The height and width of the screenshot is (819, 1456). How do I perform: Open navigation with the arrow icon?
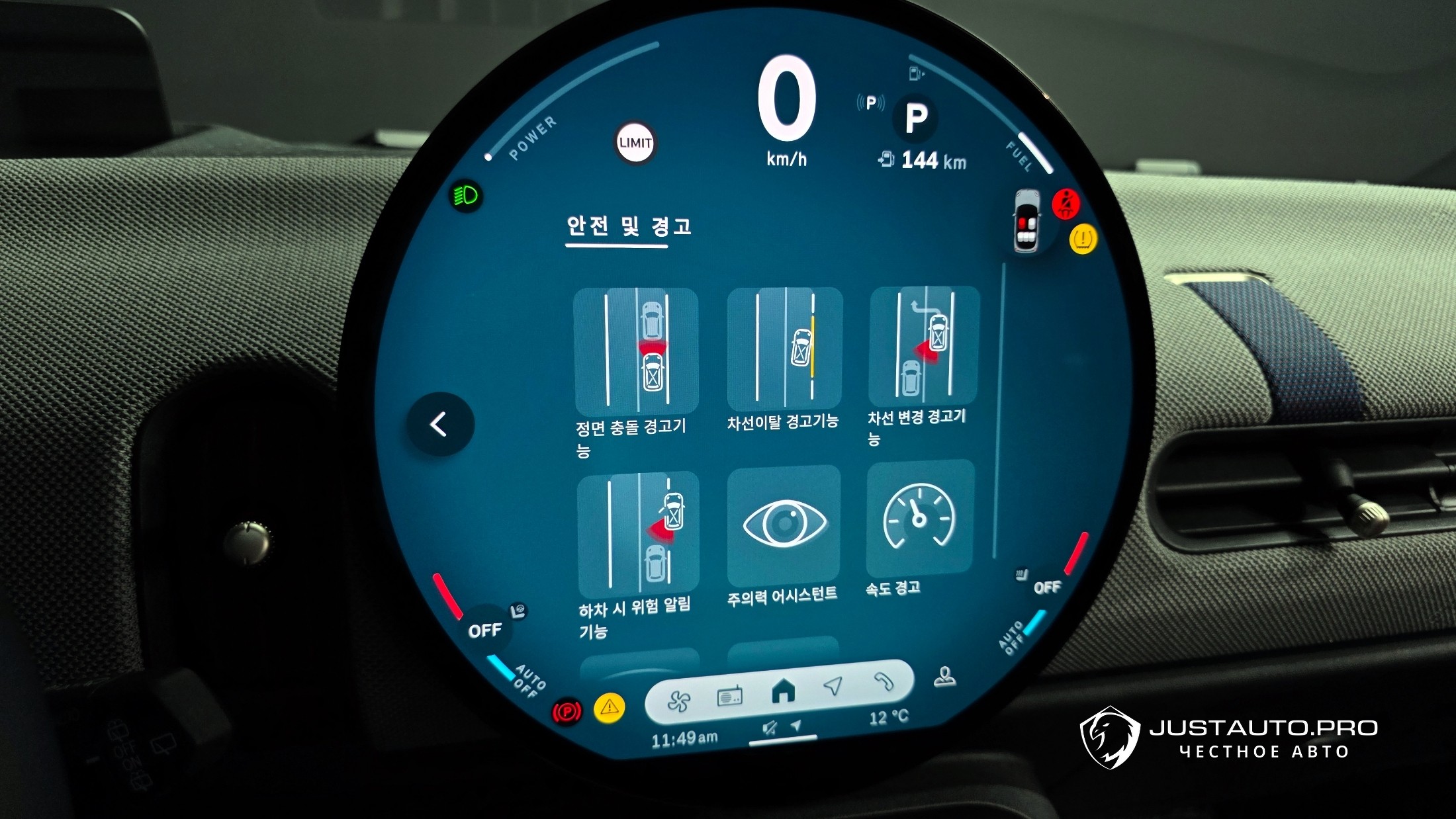(x=833, y=686)
